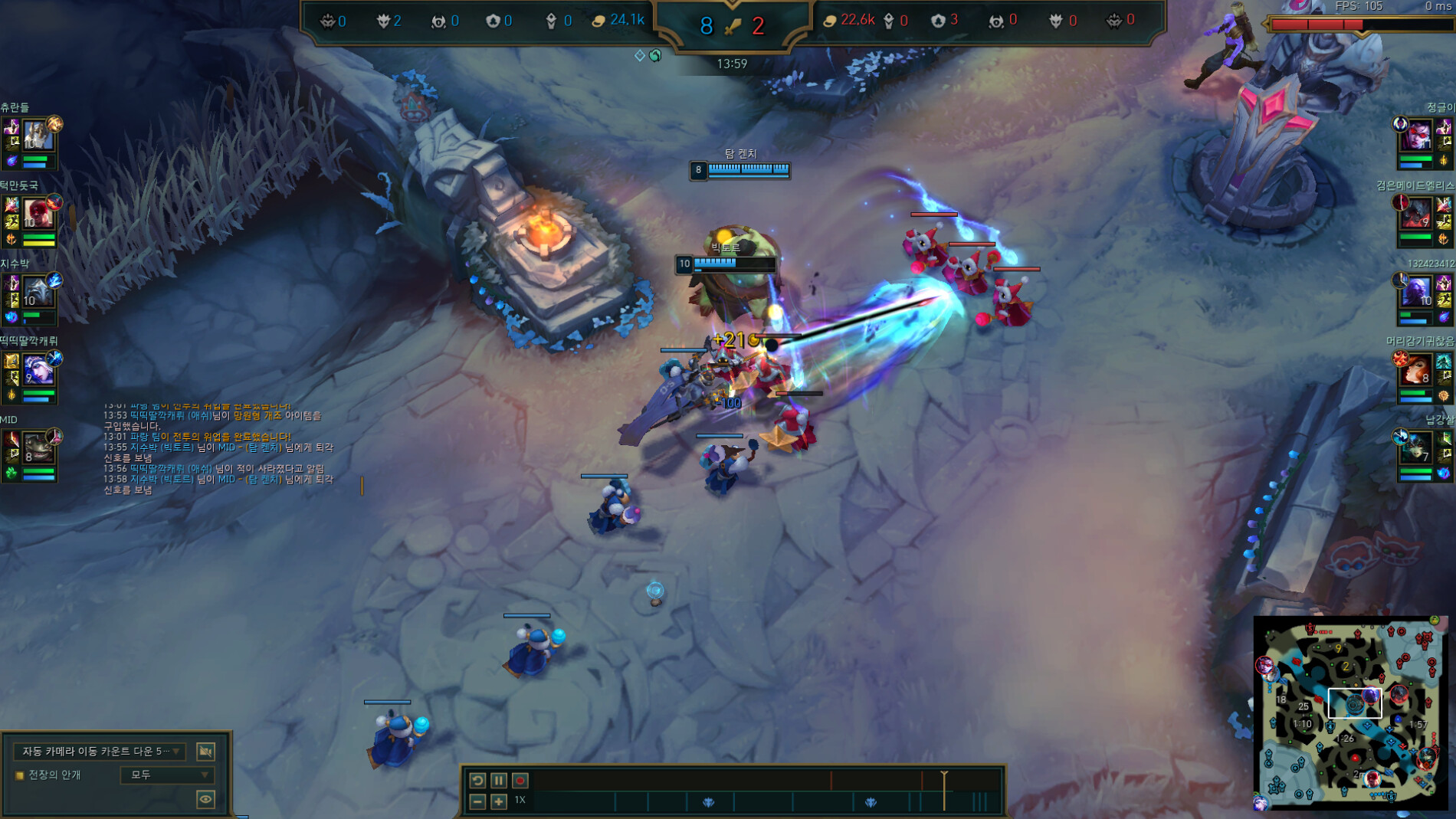
Task: Open the auto camera countdown dropdown
Action: click(100, 751)
